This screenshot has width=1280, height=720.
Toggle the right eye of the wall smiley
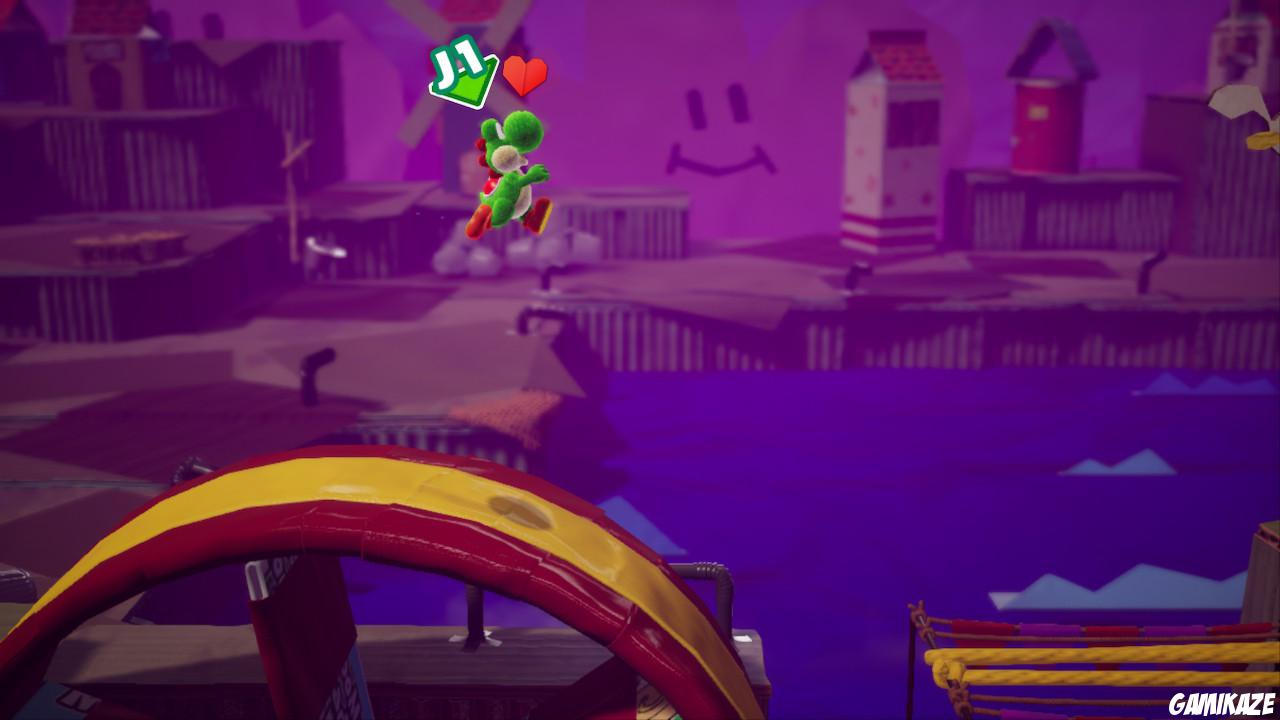pos(738,100)
